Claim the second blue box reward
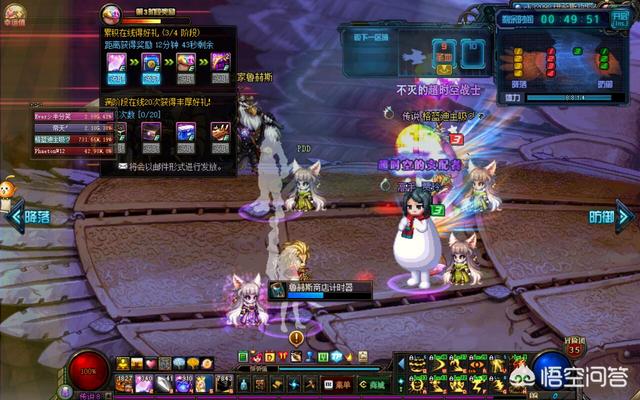 coord(150,64)
